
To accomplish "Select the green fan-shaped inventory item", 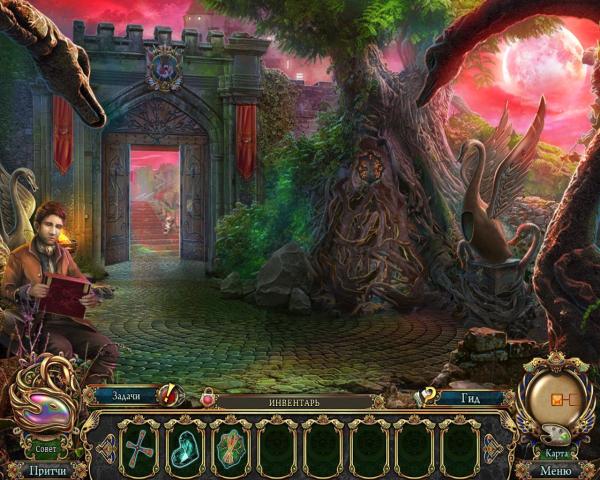I will point(231,445).
